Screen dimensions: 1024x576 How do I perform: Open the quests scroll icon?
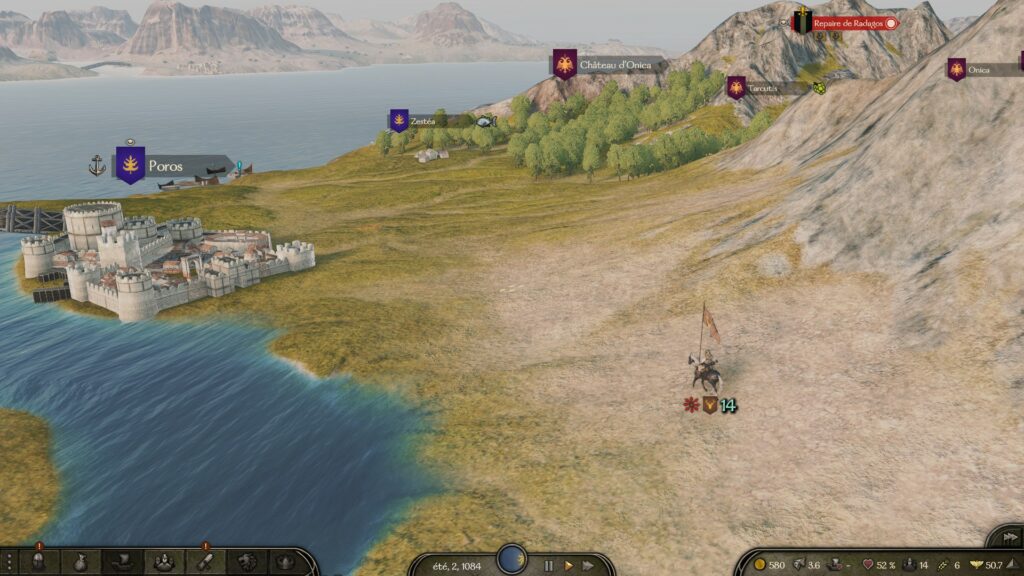[204, 562]
